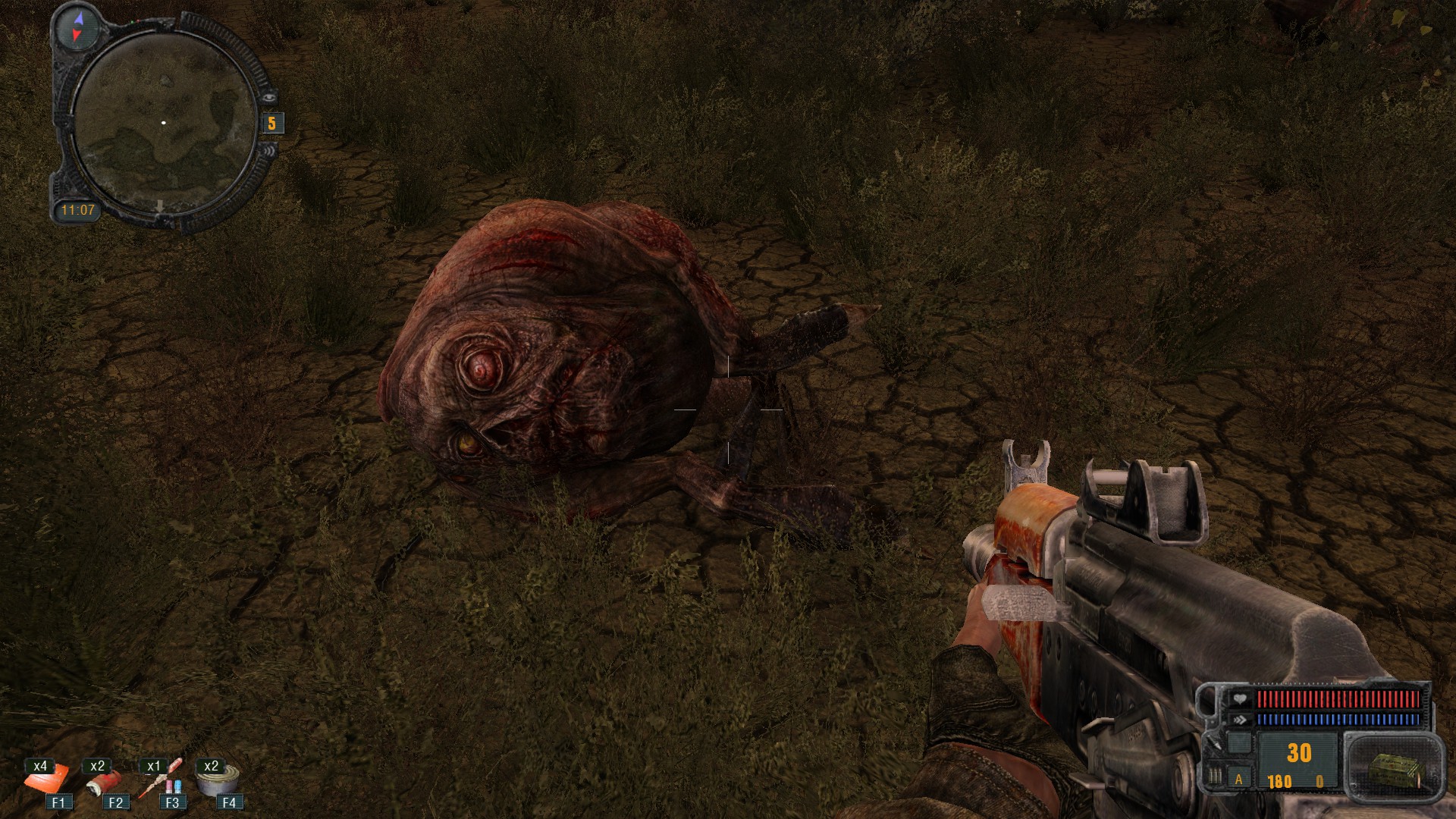This screenshot has width=1456, height=819.
Task: Use the red medkit quick slot
Action: click(103, 781)
